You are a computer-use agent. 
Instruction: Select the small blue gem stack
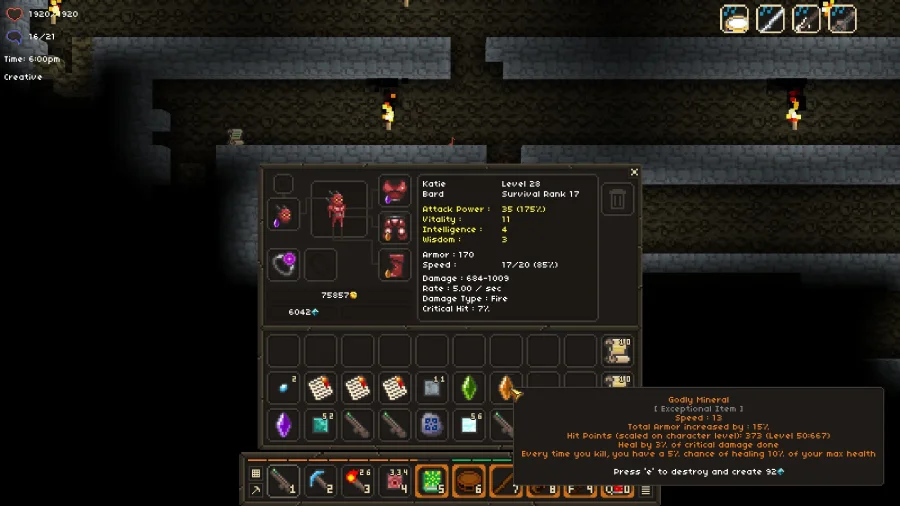click(283, 388)
